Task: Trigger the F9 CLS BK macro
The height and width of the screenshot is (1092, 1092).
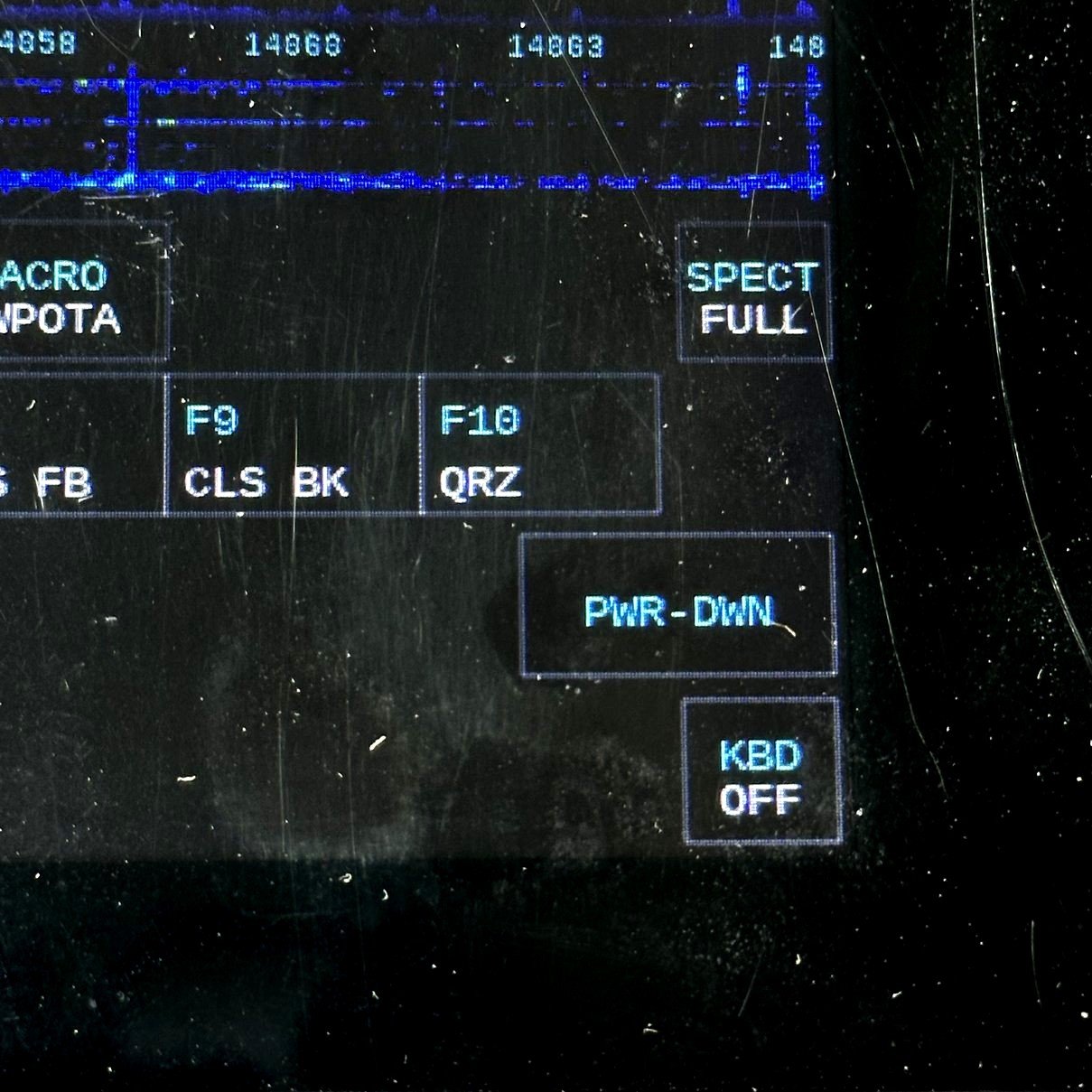Action: [x=293, y=444]
